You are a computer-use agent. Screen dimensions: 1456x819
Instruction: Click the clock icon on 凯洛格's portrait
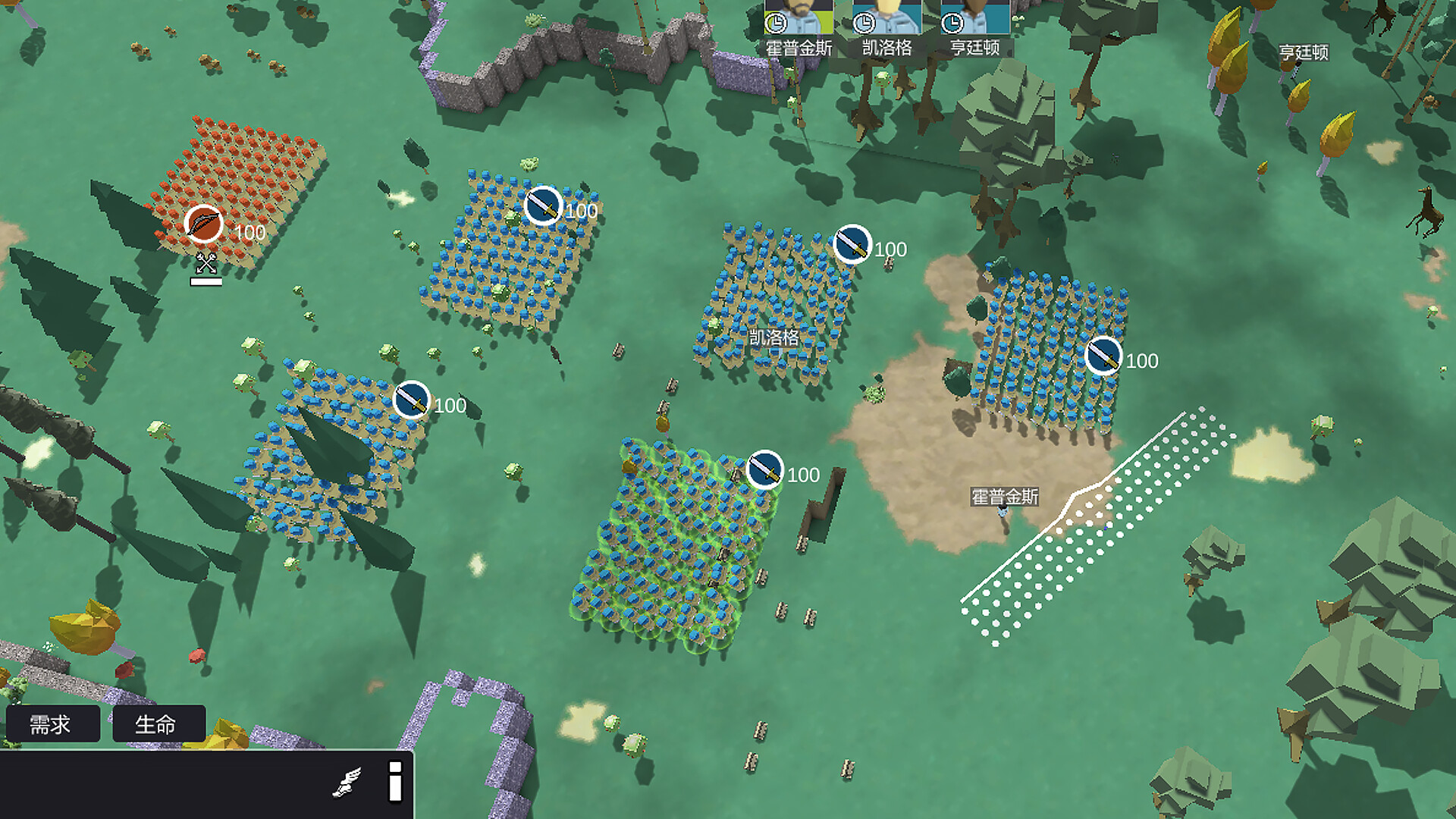point(864,23)
